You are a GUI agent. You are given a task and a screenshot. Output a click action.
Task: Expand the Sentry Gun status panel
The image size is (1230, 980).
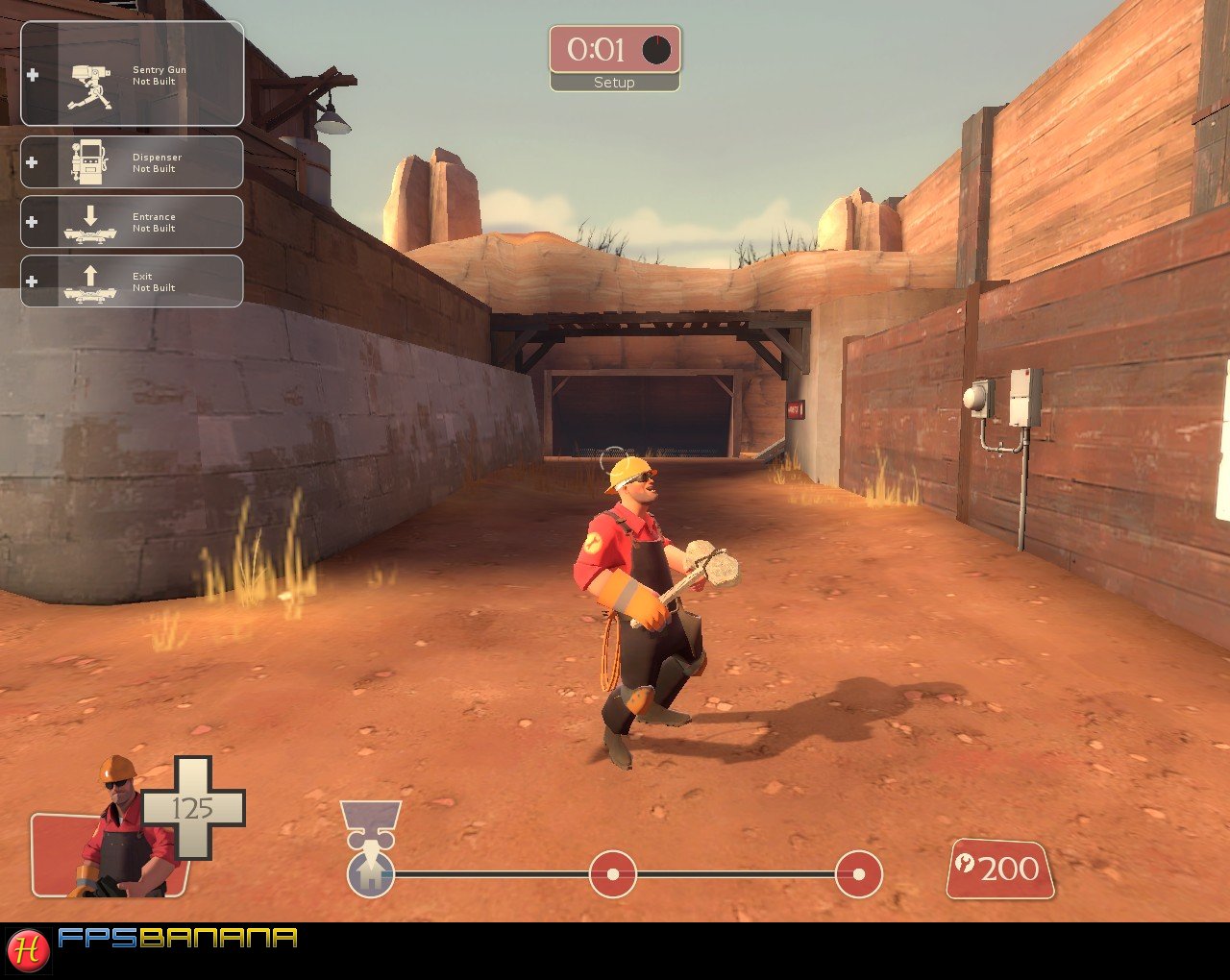tap(132, 75)
